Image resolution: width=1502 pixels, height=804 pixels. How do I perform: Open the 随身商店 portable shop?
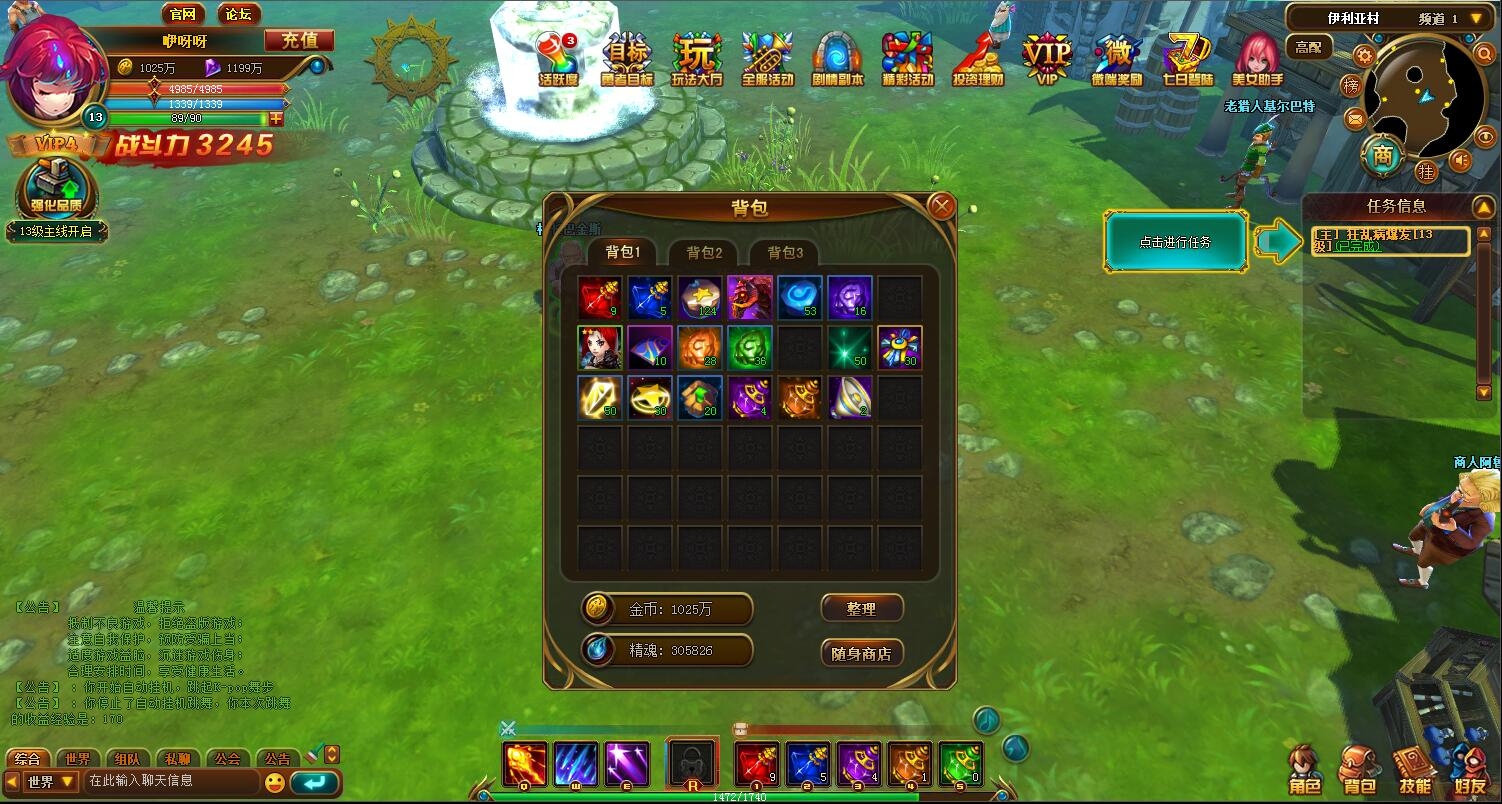pyautogui.click(x=861, y=653)
